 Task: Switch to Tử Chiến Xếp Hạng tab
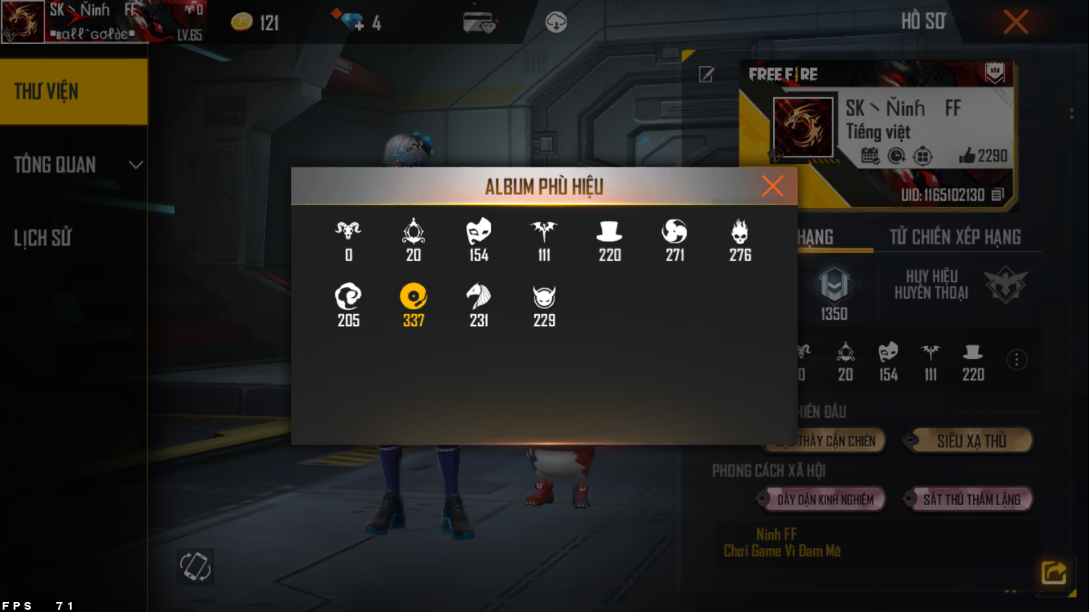pos(955,237)
